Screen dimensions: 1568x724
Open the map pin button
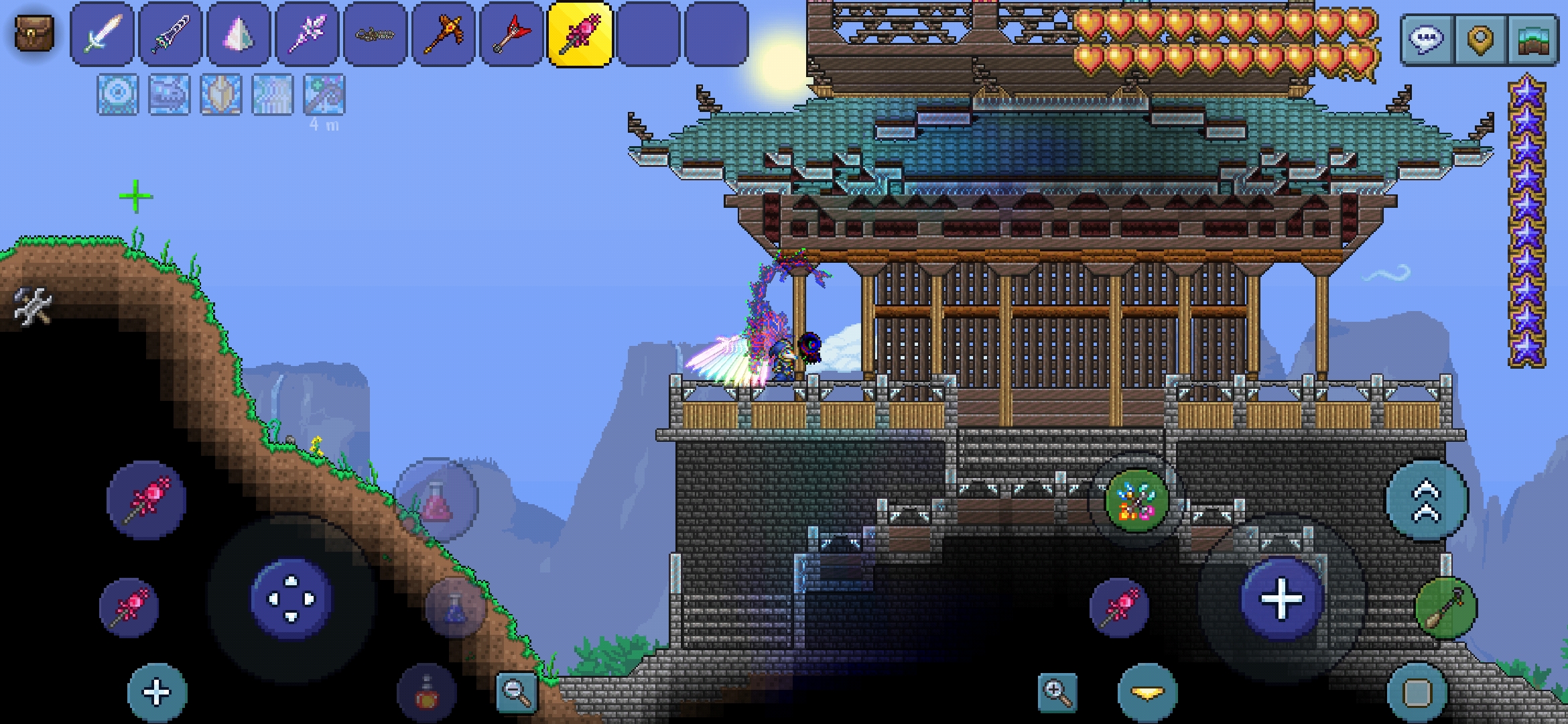click(x=1480, y=39)
